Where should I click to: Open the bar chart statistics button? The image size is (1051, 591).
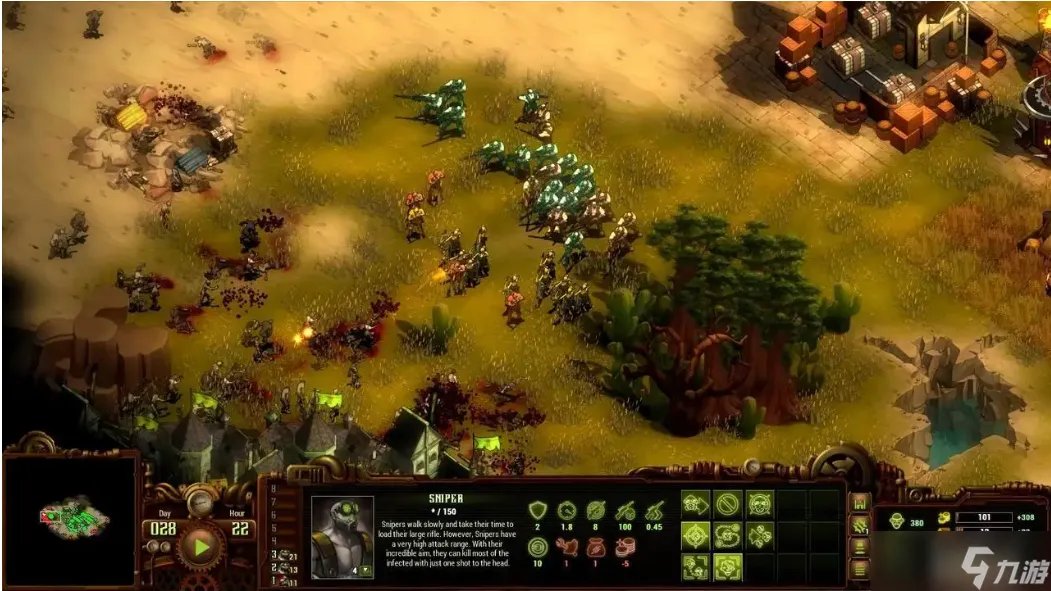tap(858, 502)
